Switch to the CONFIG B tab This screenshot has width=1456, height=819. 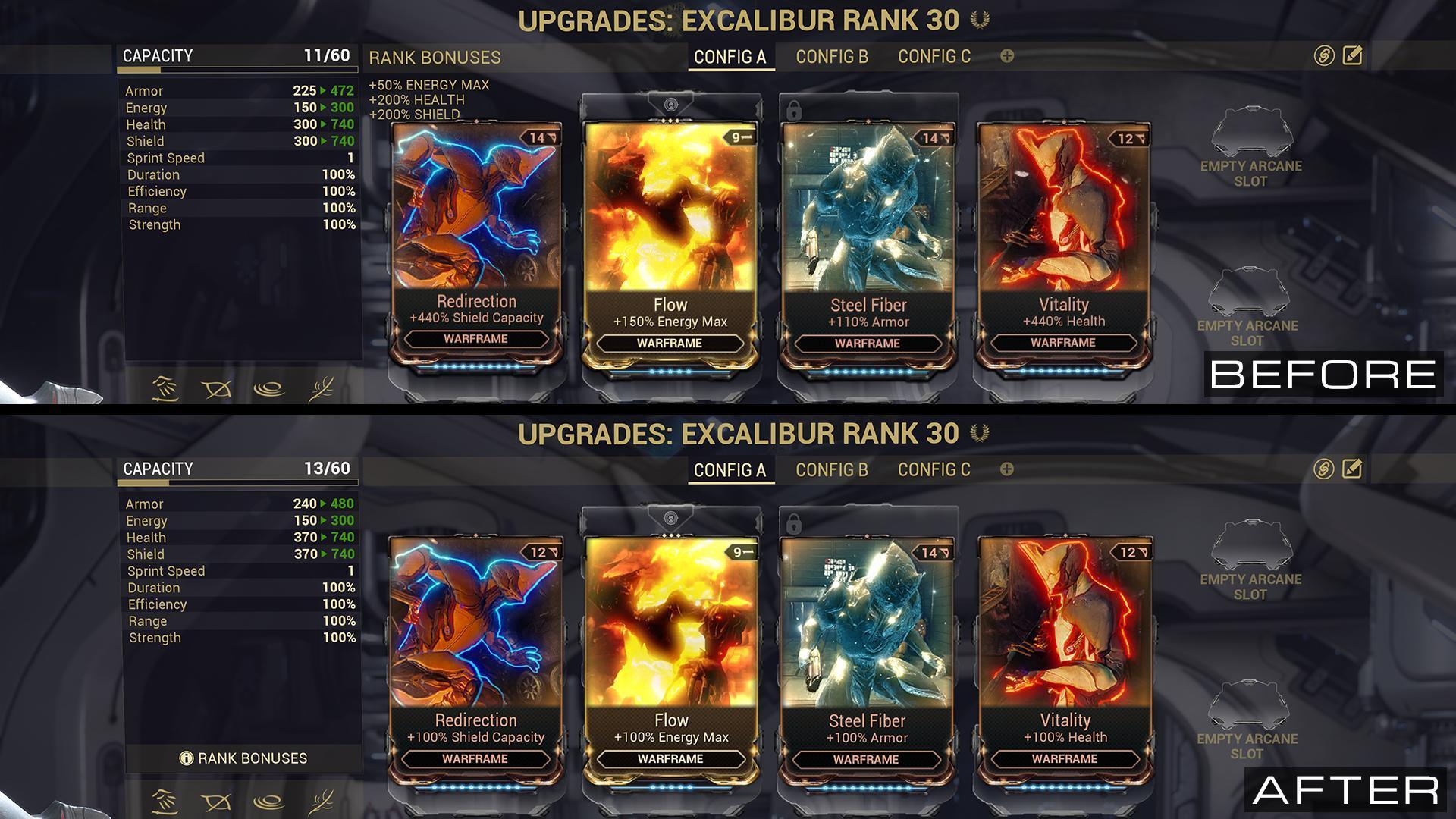832,55
